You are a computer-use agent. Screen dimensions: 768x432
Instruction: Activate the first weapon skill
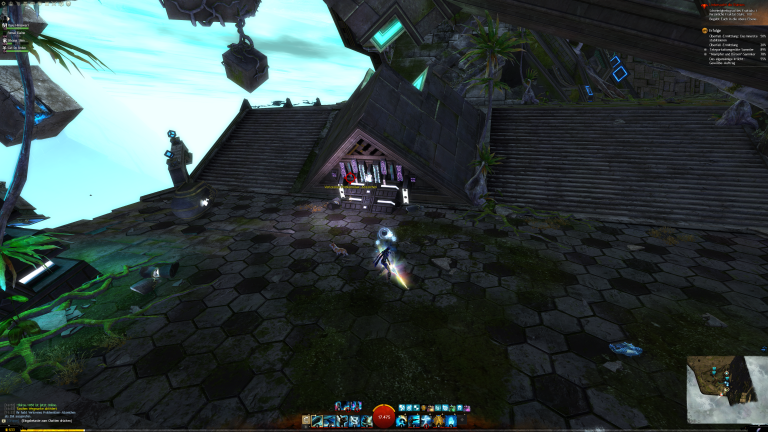[x=316, y=421]
